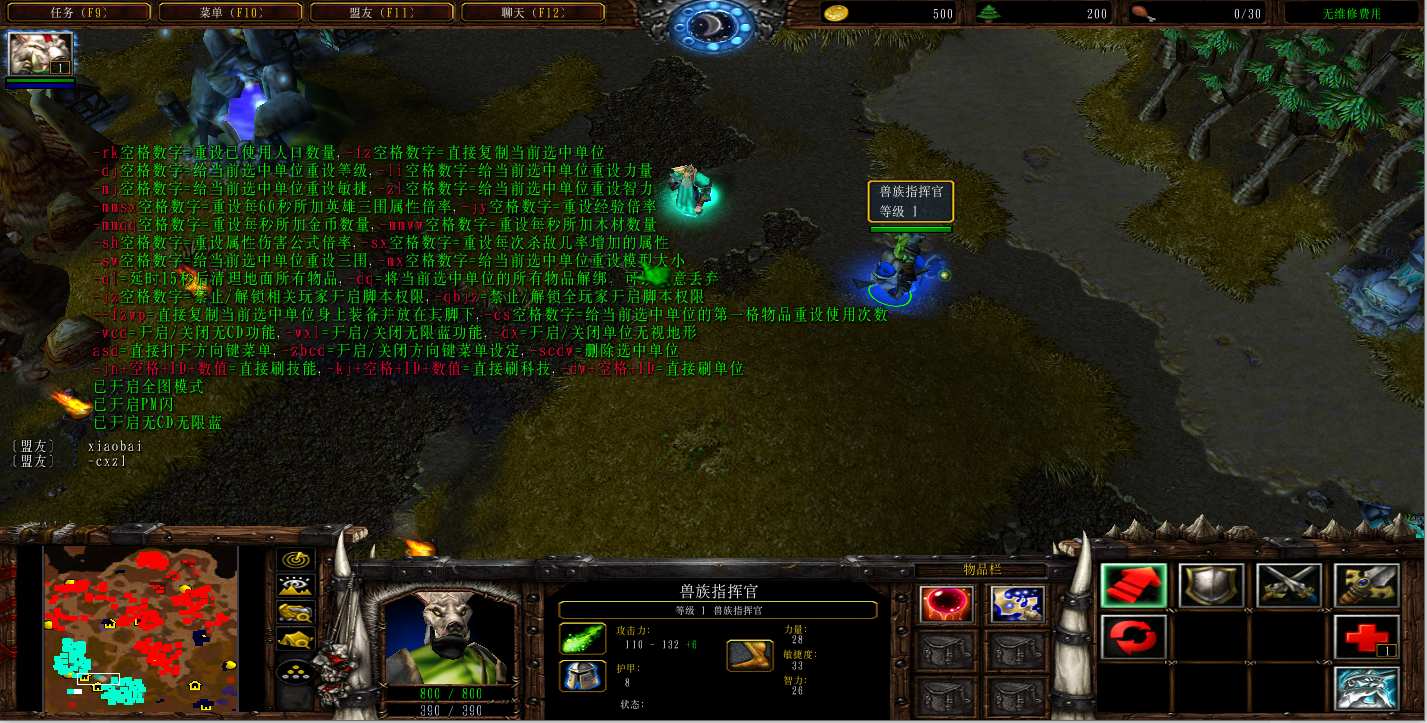
Task: Open hero skills with the red cross
Action: coord(1366,637)
